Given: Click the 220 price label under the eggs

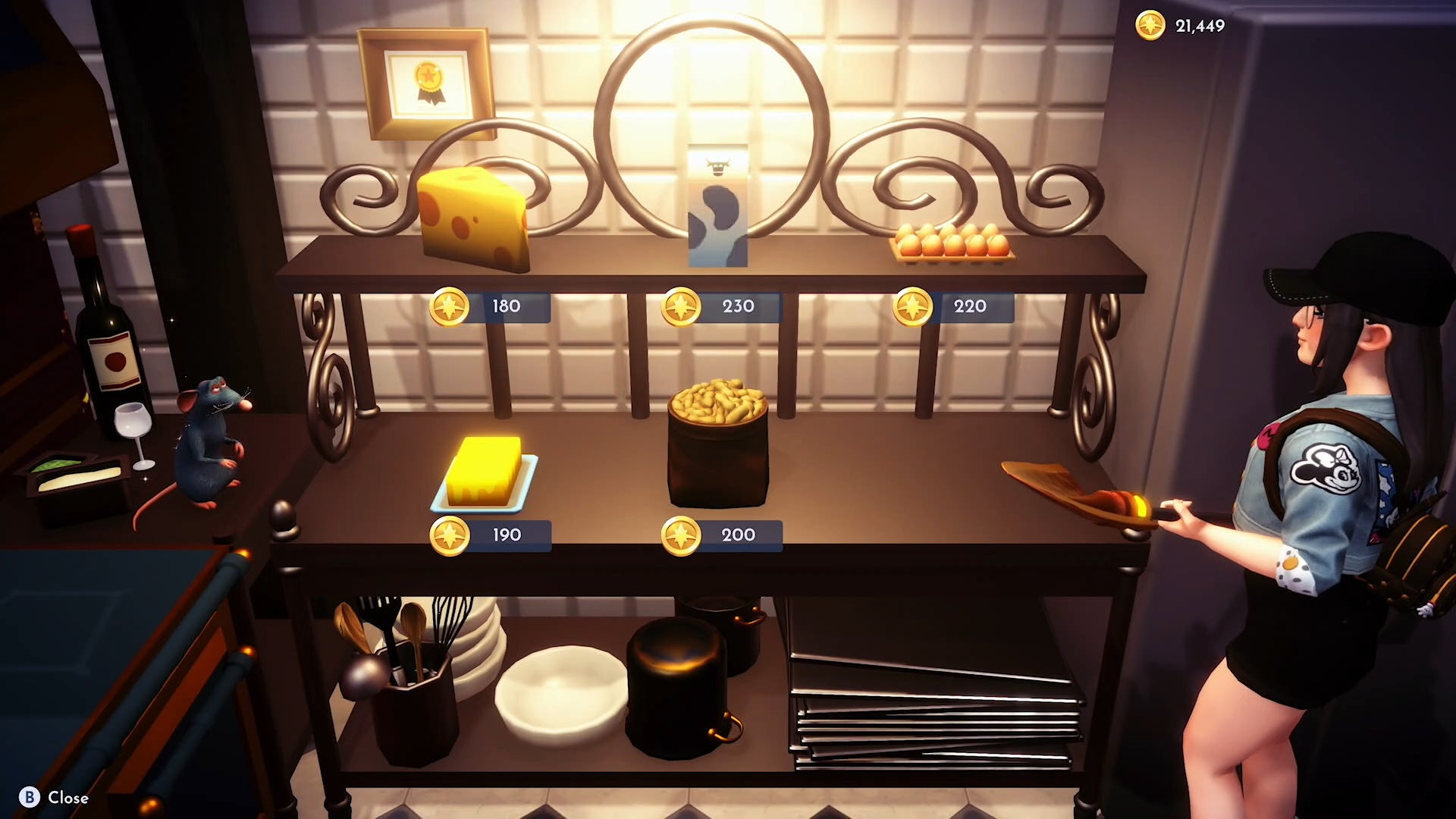Looking at the screenshot, I should click(x=969, y=306).
